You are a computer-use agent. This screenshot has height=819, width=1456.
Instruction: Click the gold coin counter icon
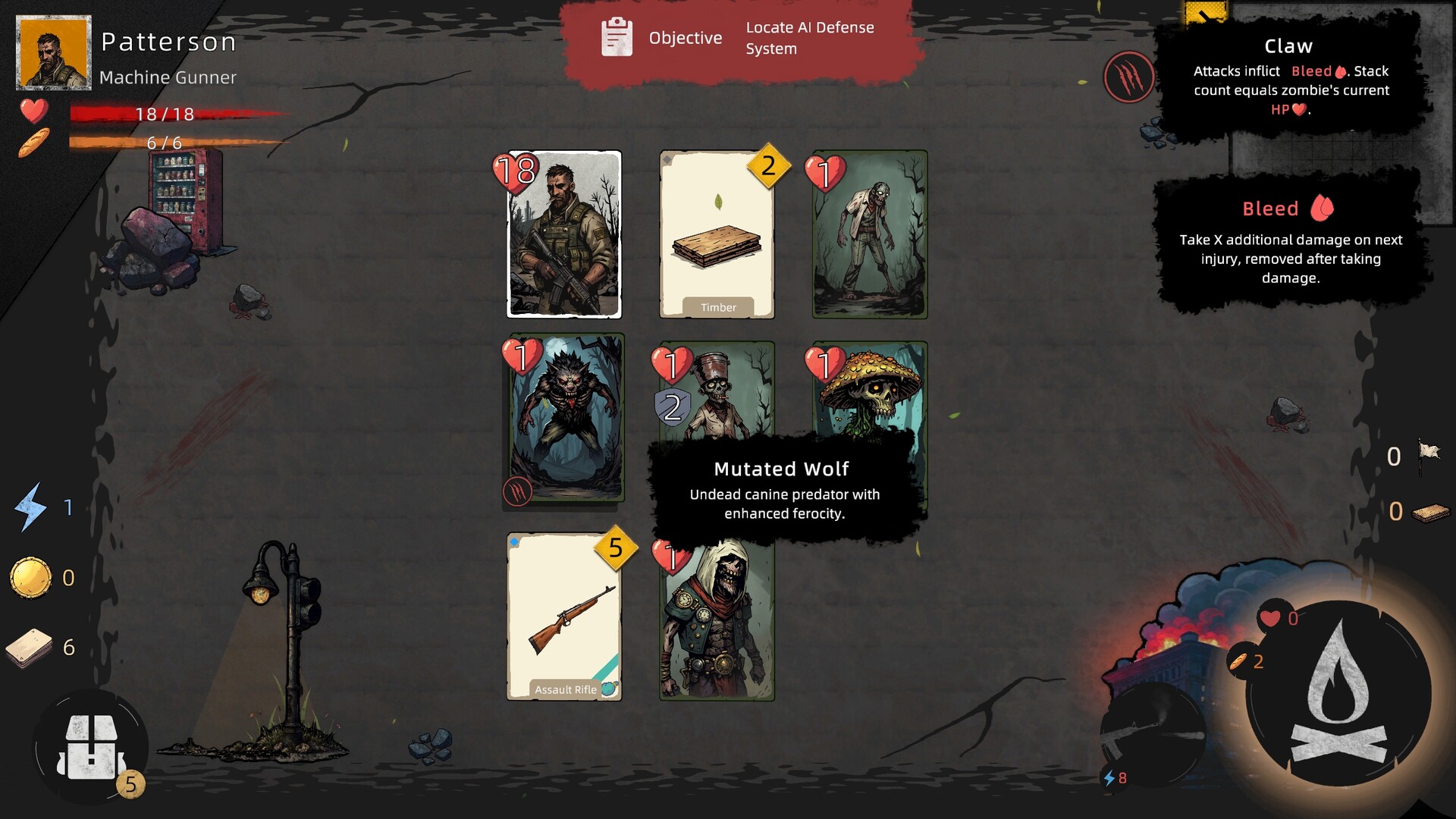(x=32, y=577)
